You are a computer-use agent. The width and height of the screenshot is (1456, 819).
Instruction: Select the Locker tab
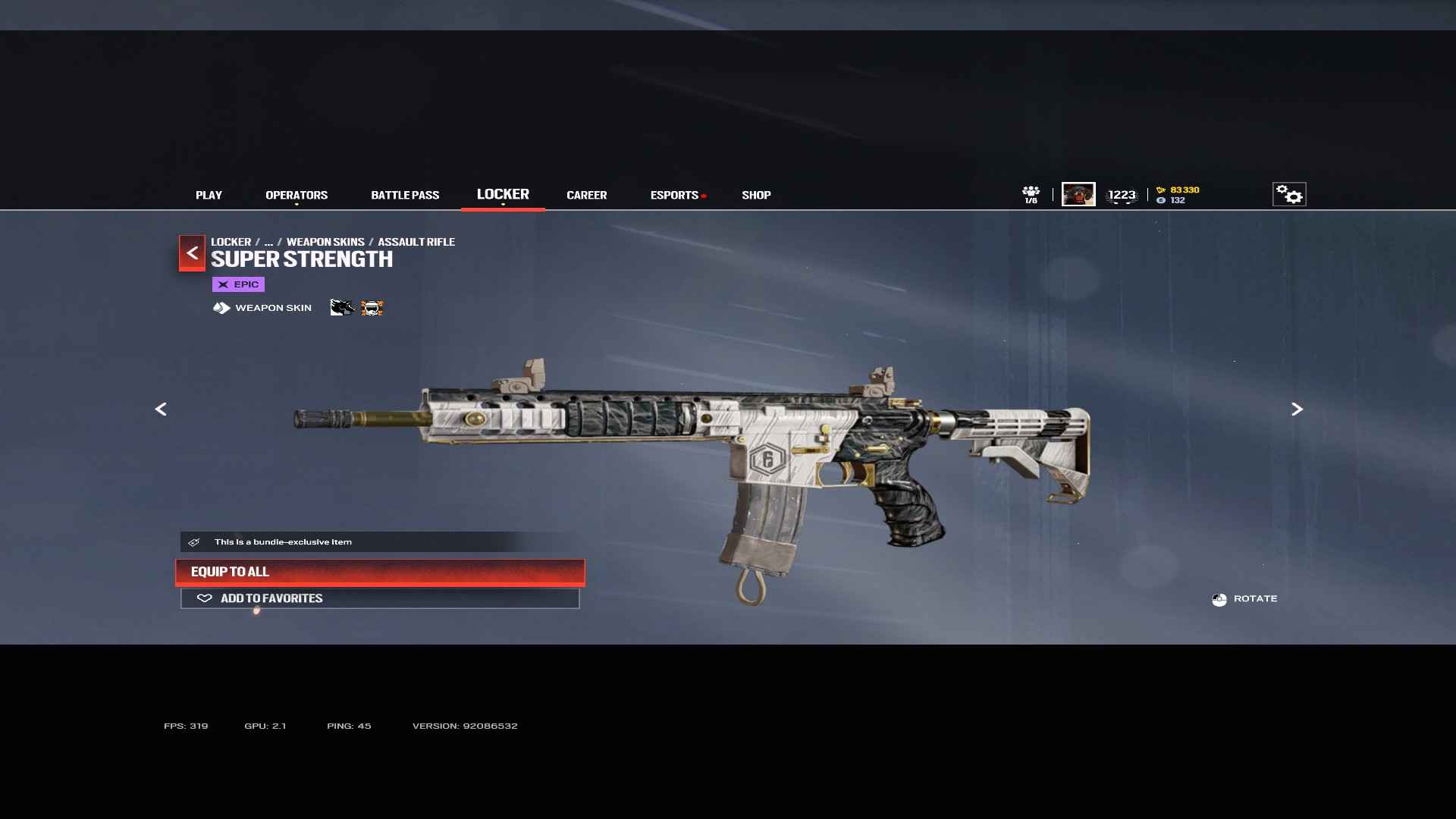tap(503, 195)
